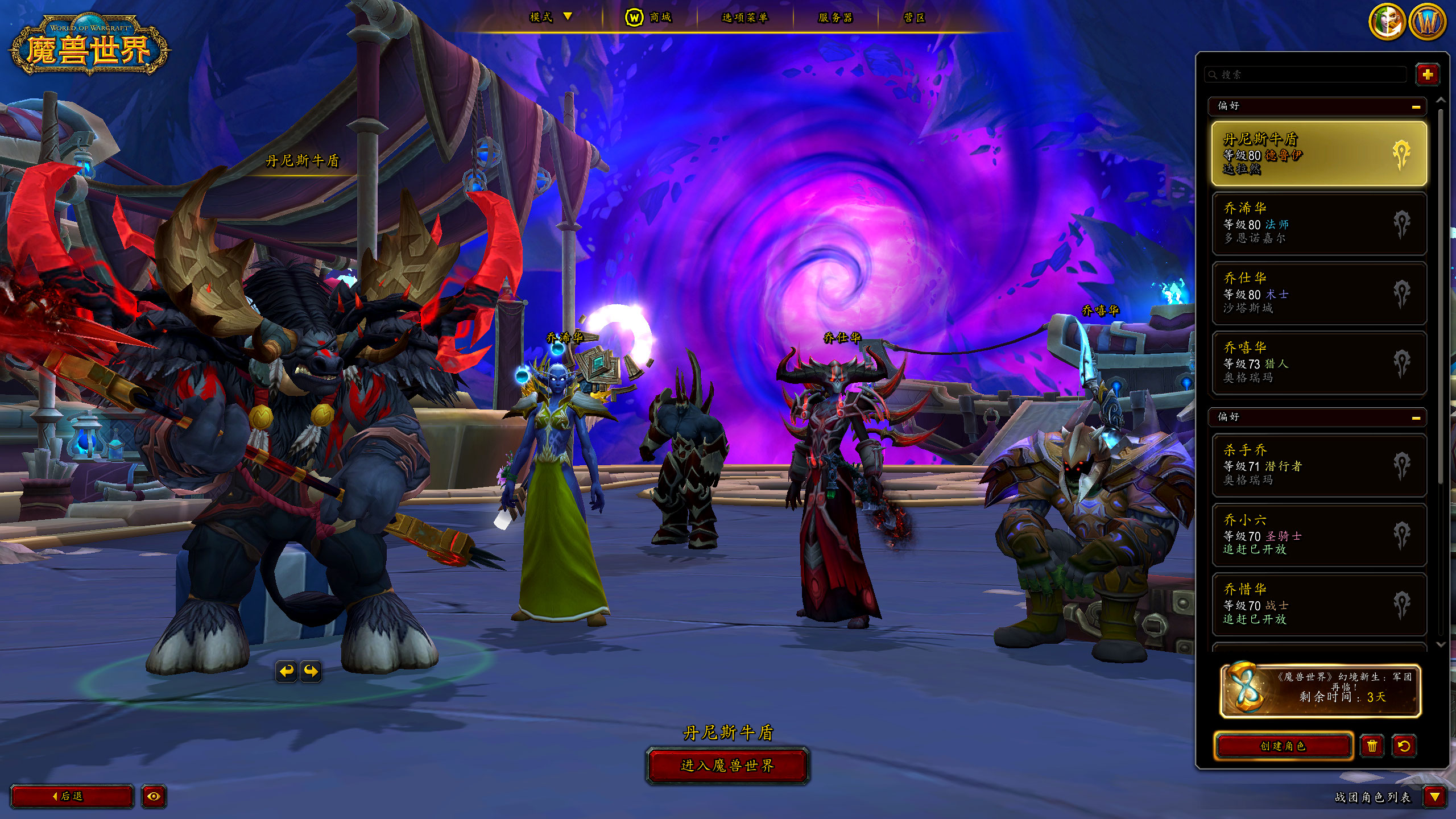Open the 幻境新生 event banner

(1320, 691)
